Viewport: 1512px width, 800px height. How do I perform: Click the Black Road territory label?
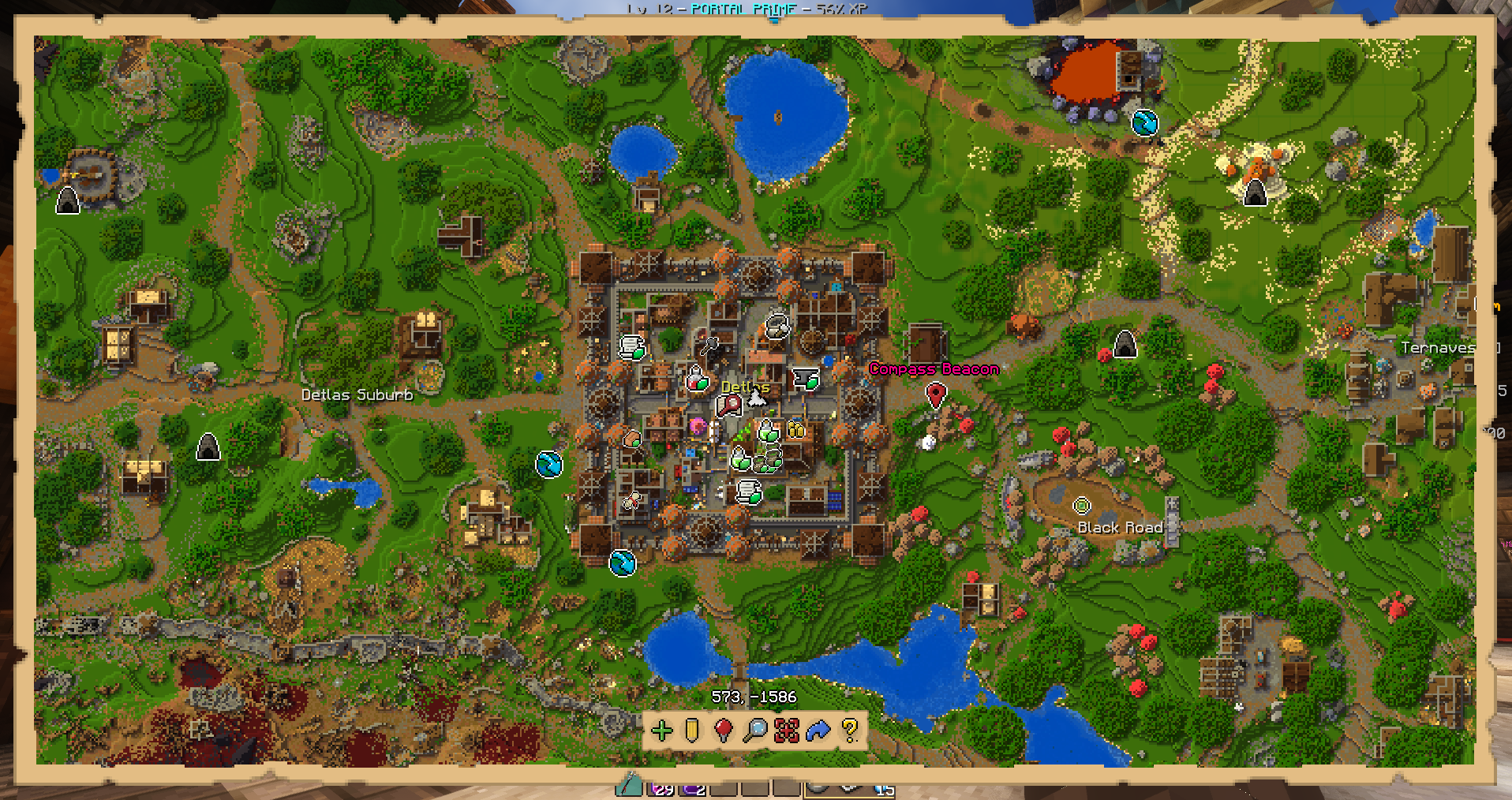(x=1121, y=528)
